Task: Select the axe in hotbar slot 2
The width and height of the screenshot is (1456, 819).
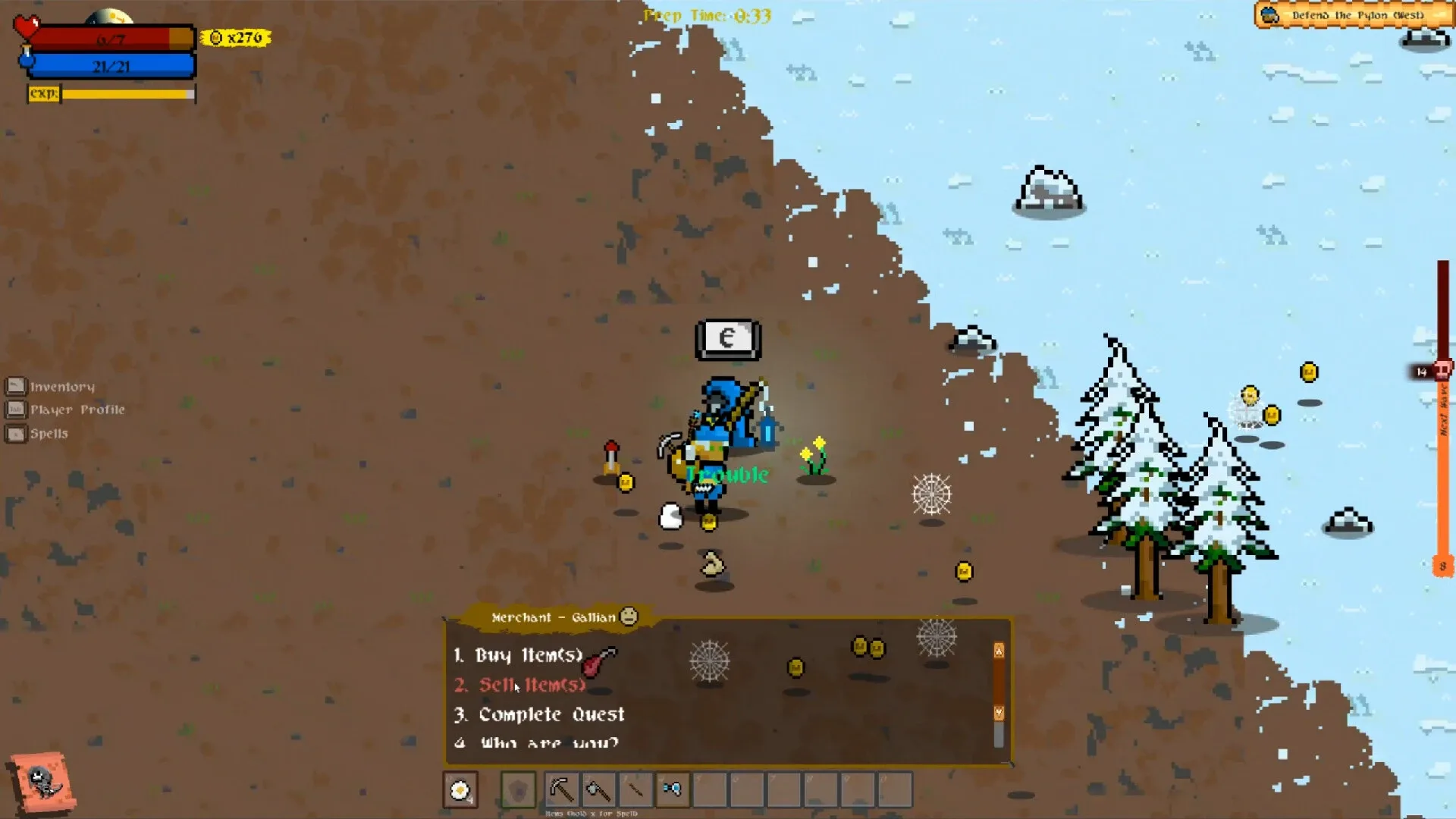Action: [x=598, y=790]
